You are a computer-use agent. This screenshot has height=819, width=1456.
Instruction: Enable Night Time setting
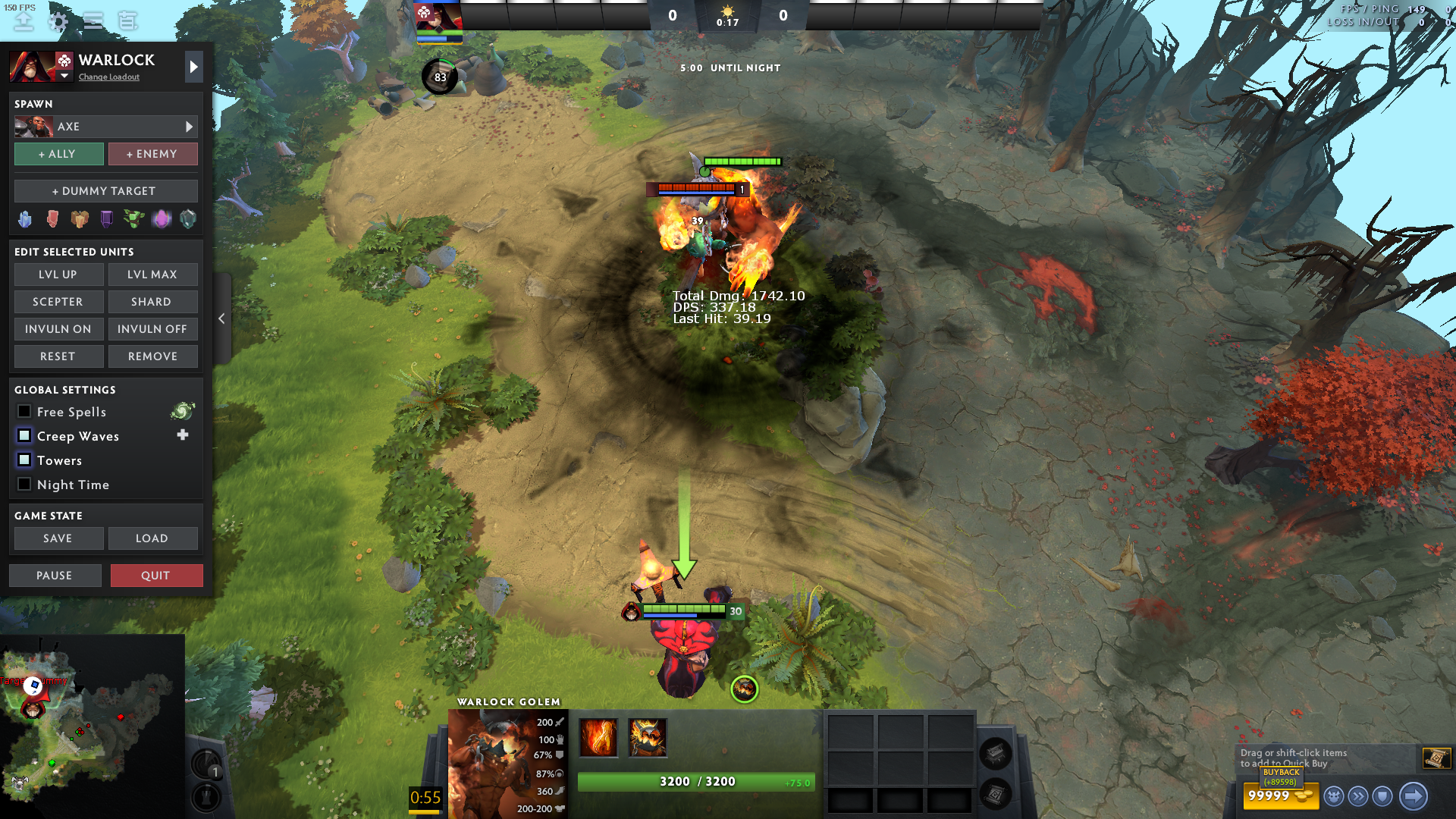[x=24, y=485]
